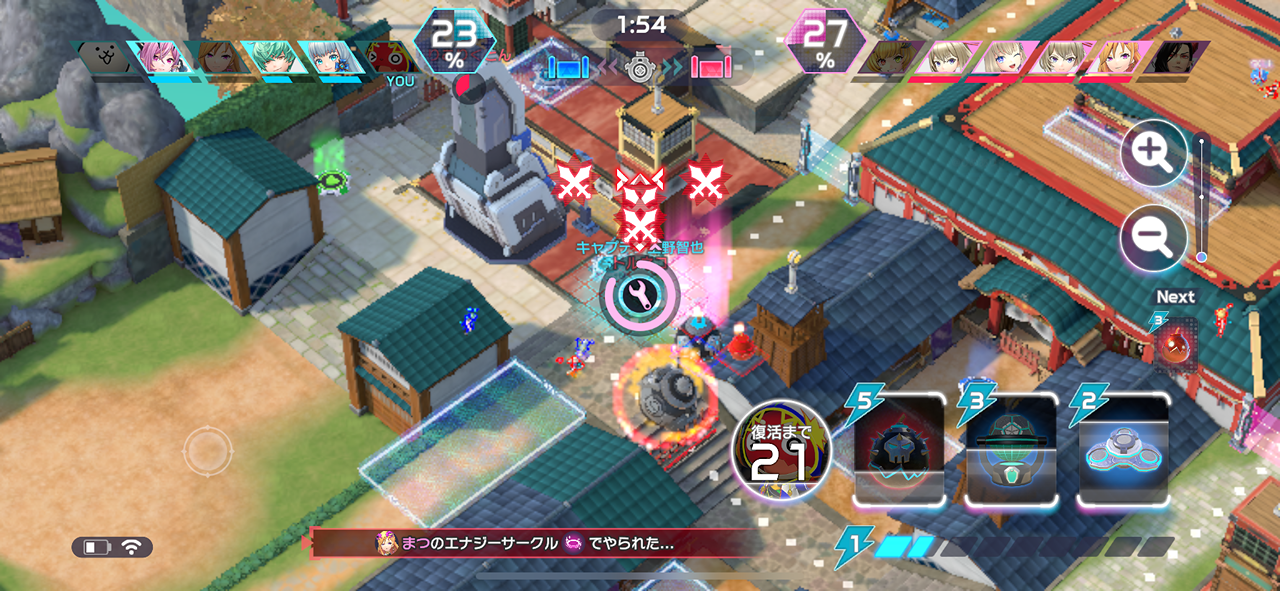Select the green-haired teammate portrait

coord(272,58)
